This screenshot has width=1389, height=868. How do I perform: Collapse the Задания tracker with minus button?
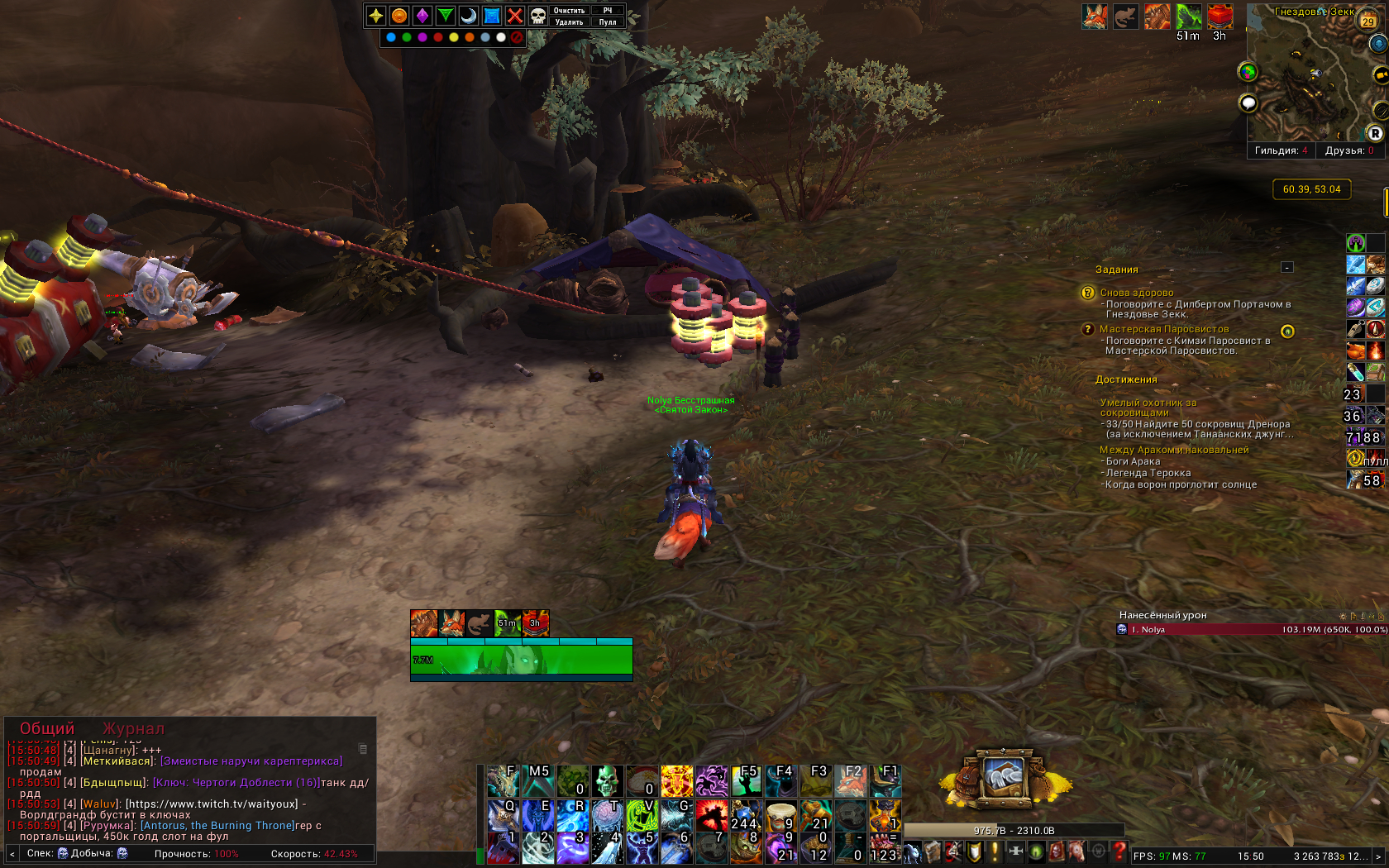click(1286, 267)
